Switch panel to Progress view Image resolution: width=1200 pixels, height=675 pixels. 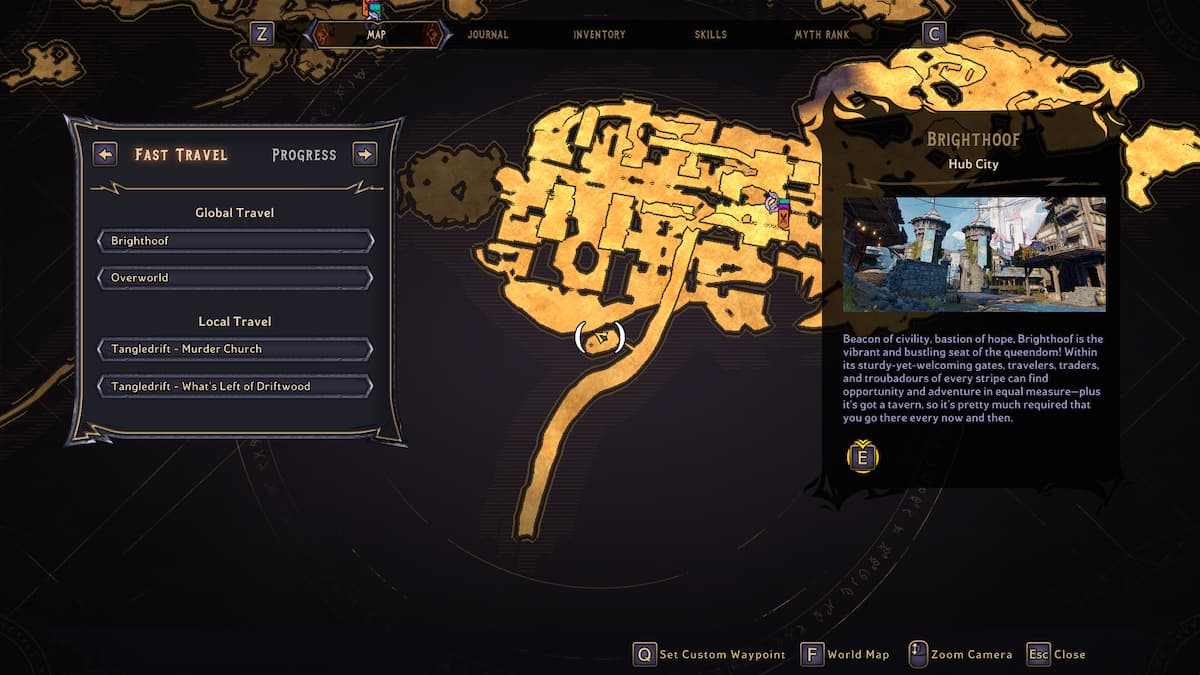(x=304, y=155)
